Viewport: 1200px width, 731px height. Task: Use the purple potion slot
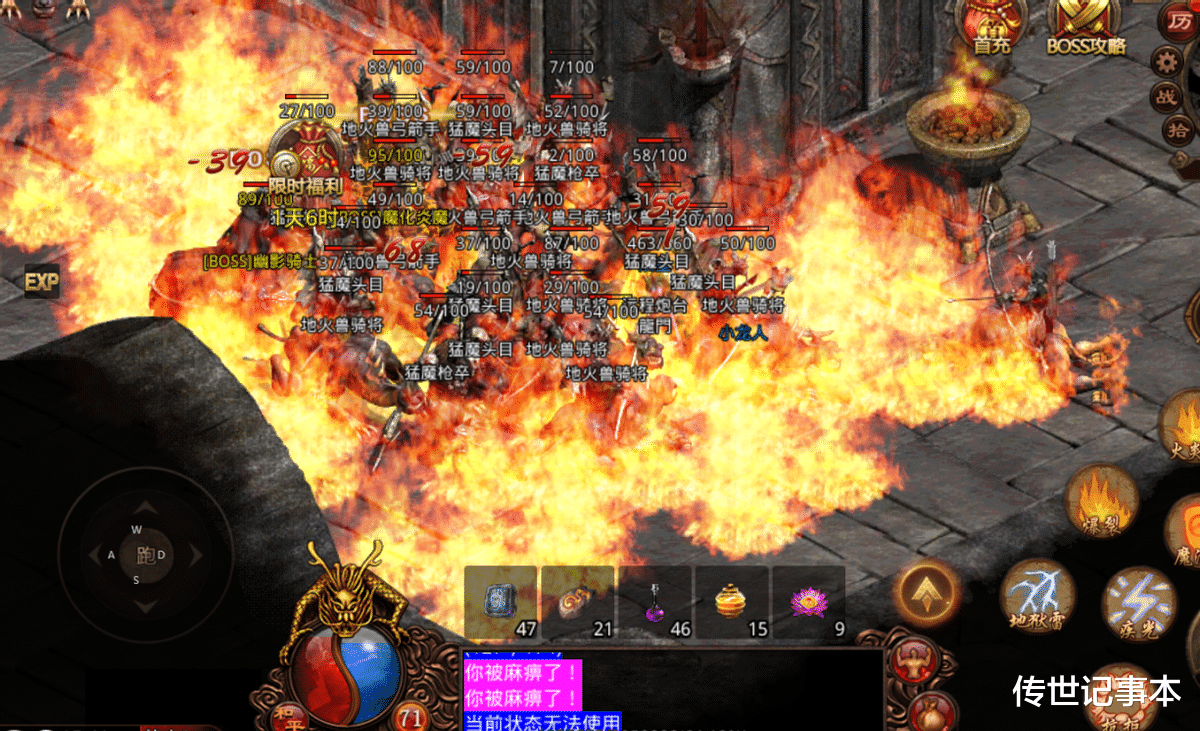[654, 602]
